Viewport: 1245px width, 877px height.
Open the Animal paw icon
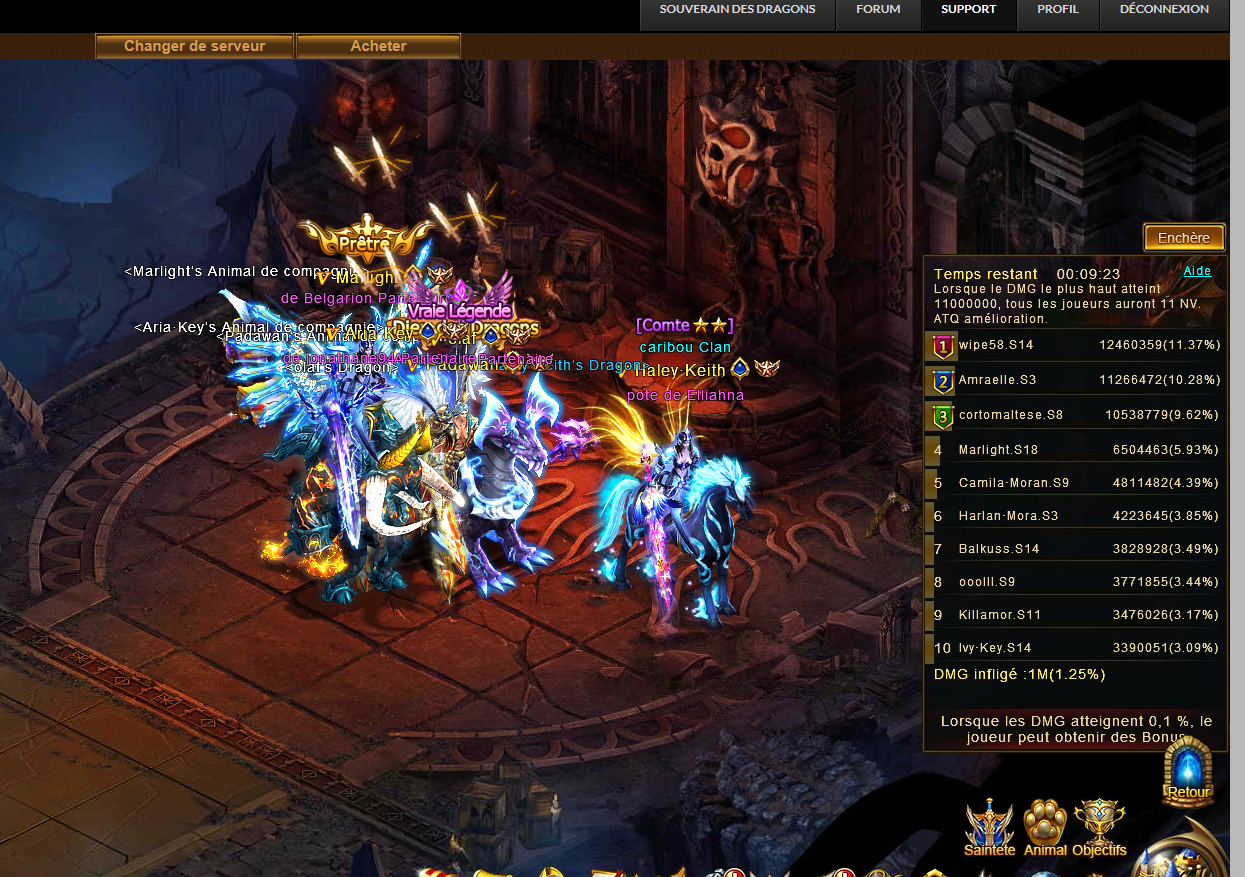coord(1045,826)
